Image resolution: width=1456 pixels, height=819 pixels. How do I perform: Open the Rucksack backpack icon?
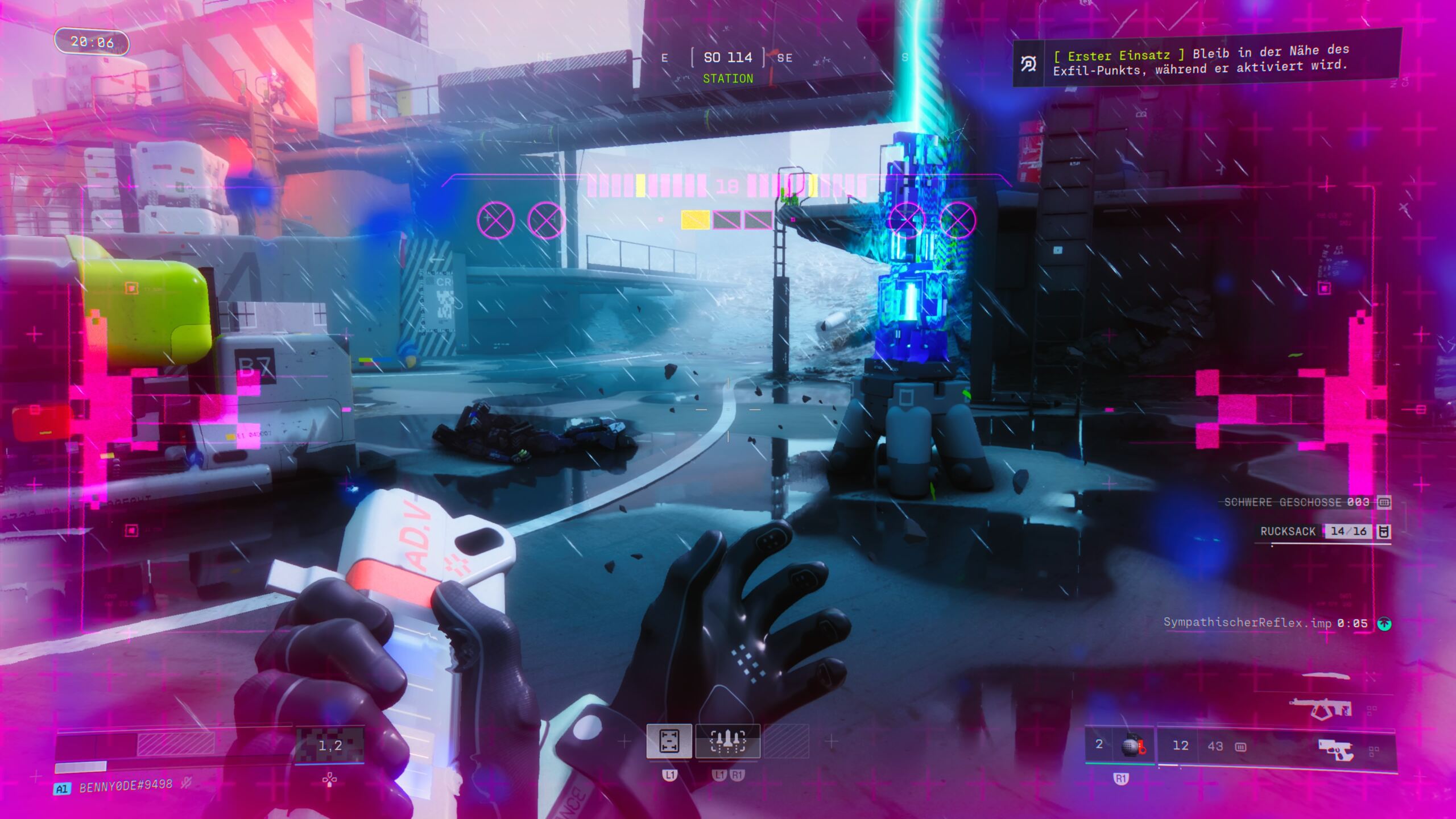point(1384,531)
